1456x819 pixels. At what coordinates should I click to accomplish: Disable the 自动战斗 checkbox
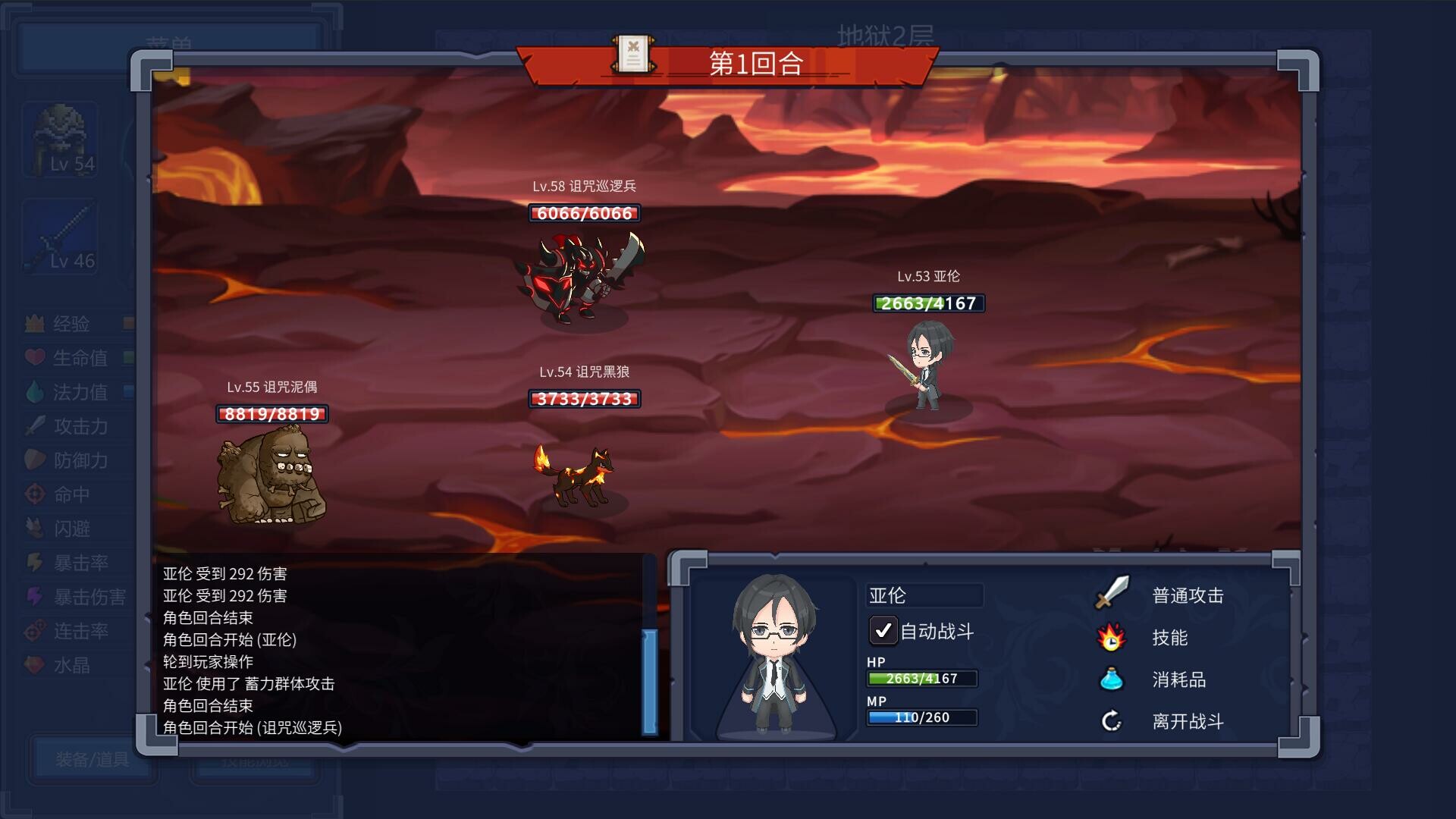[x=882, y=630]
